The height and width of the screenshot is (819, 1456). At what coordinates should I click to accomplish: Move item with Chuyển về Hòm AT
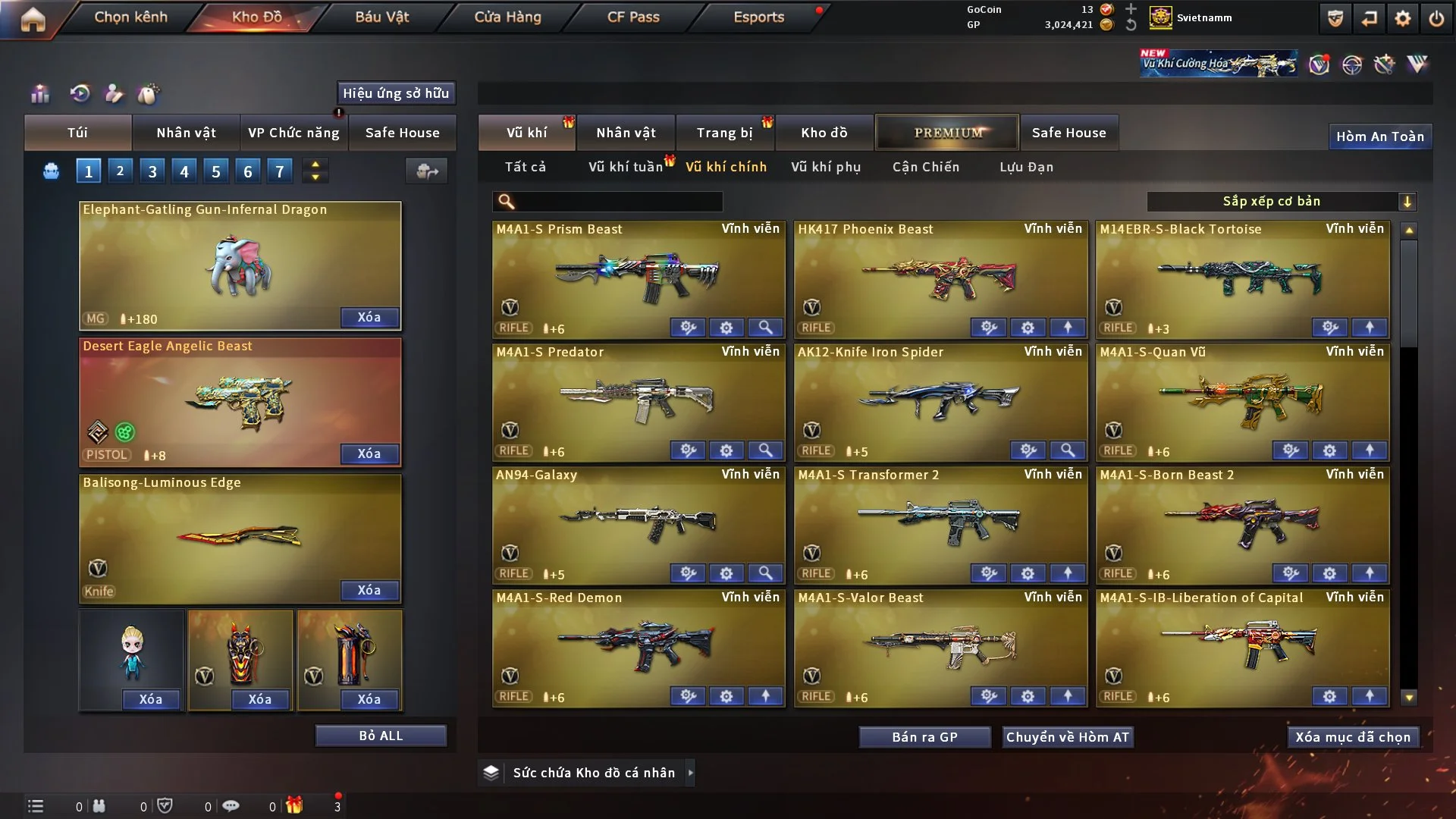[1067, 737]
